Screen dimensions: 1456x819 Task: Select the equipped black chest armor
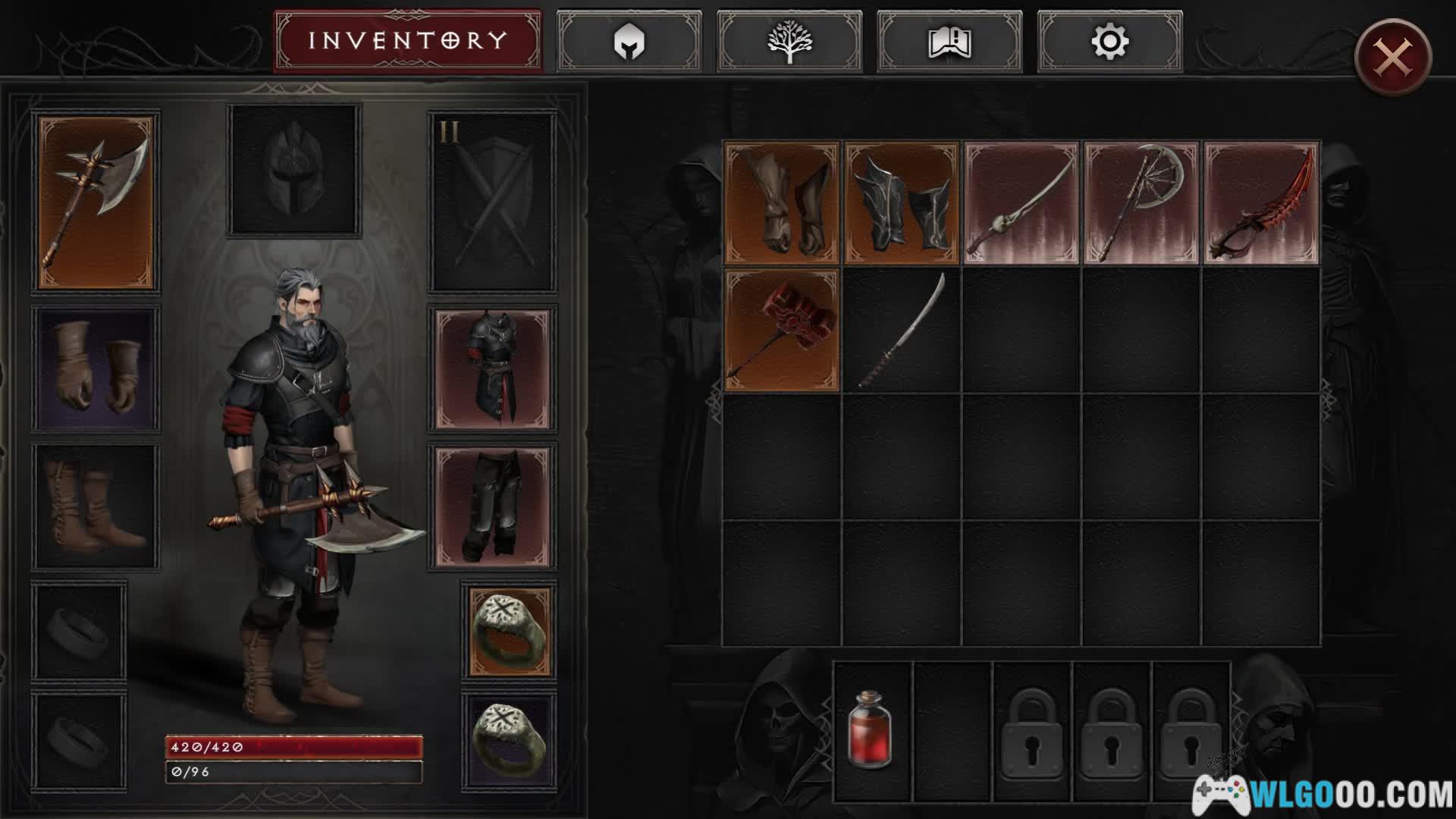pyautogui.click(x=492, y=369)
